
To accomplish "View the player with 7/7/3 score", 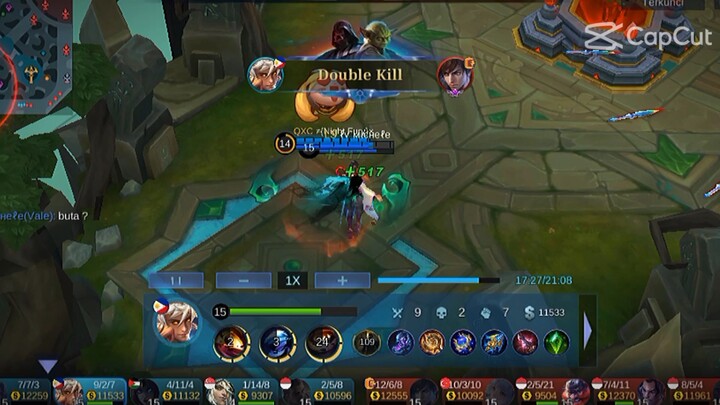I will point(28,391).
